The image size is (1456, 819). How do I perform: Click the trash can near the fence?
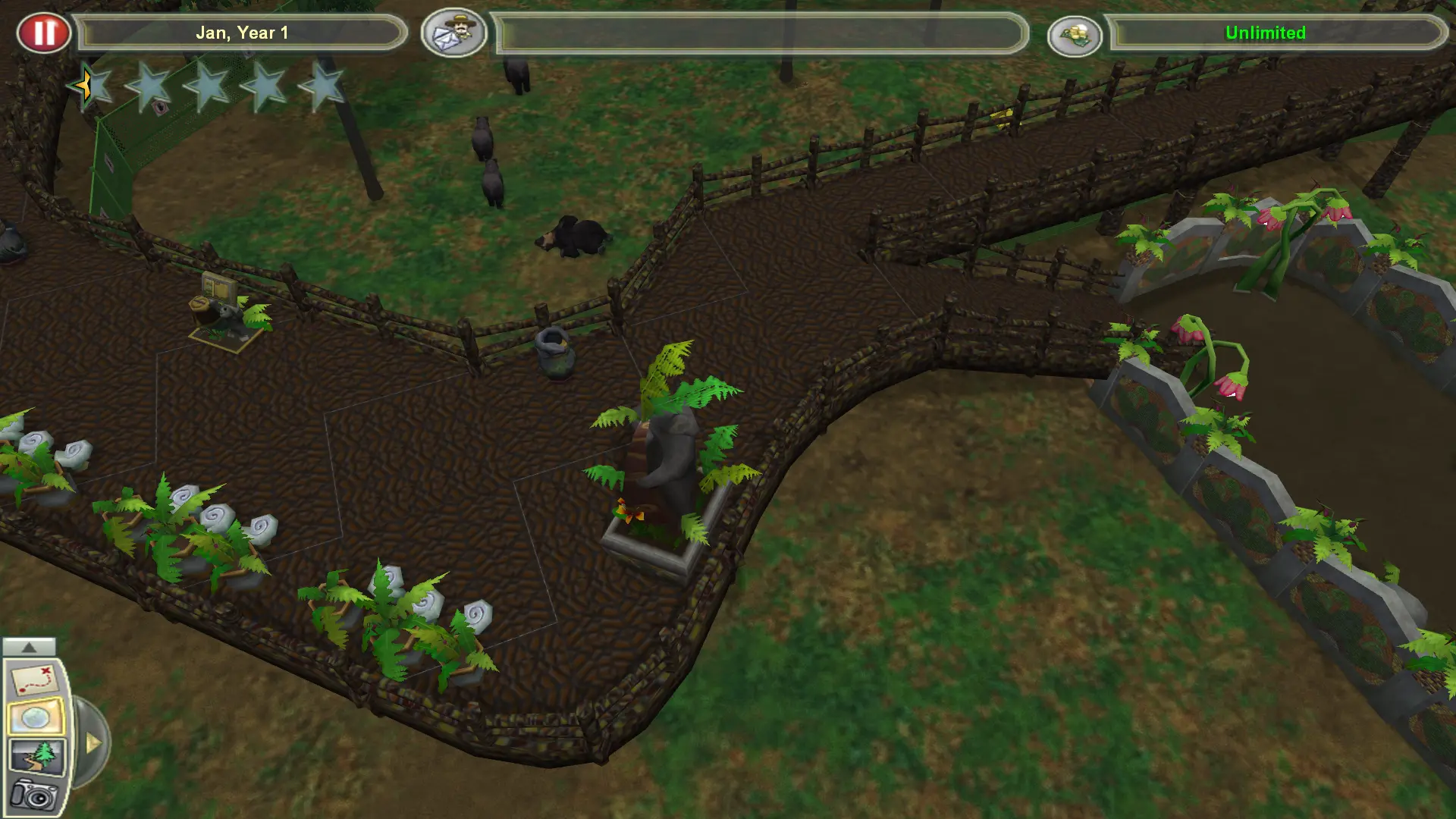pyautogui.click(x=554, y=356)
